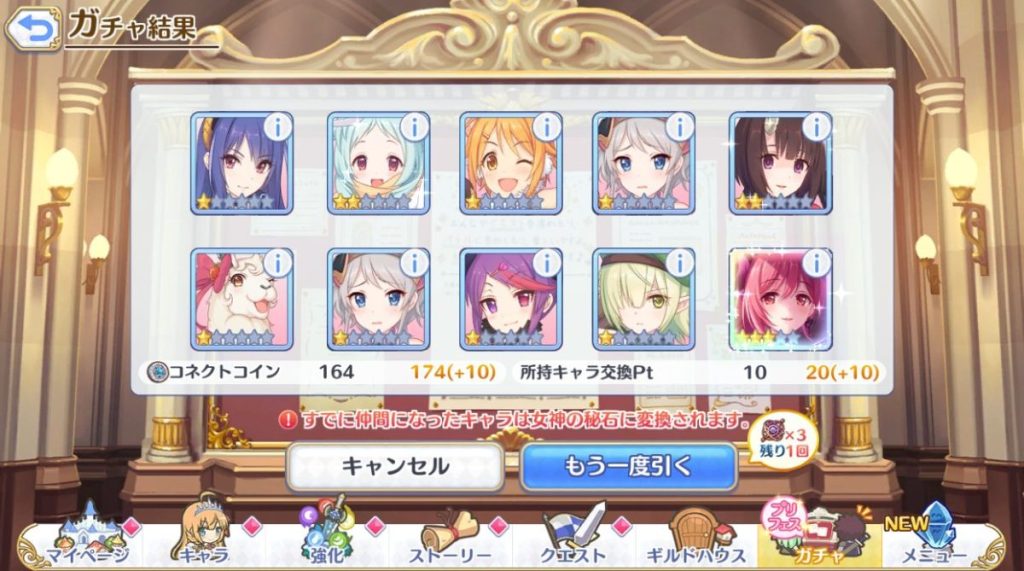Show info for the alpaca card

[277, 263]
